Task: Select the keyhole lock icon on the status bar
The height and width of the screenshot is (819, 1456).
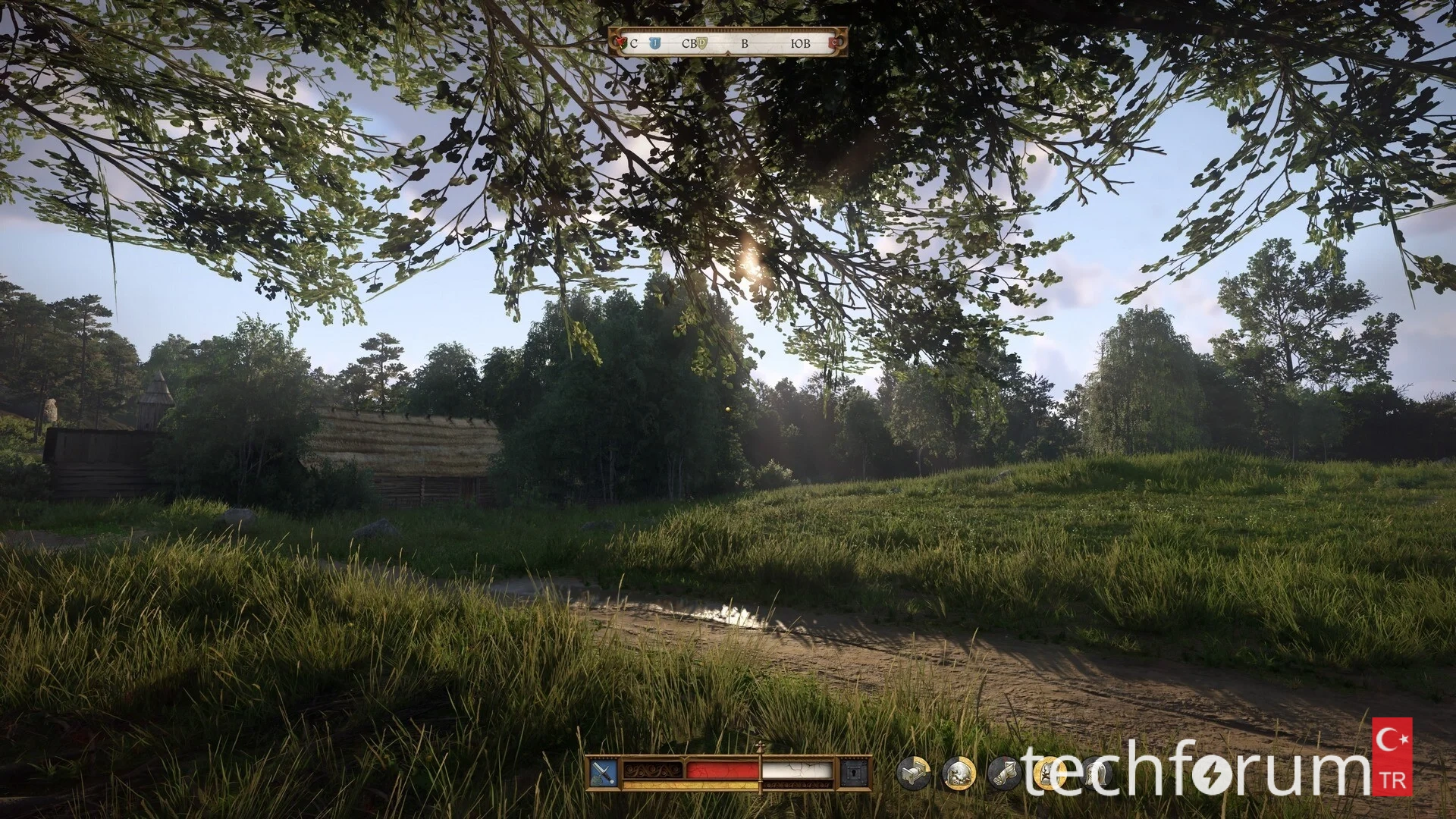Action: point(855,773)
